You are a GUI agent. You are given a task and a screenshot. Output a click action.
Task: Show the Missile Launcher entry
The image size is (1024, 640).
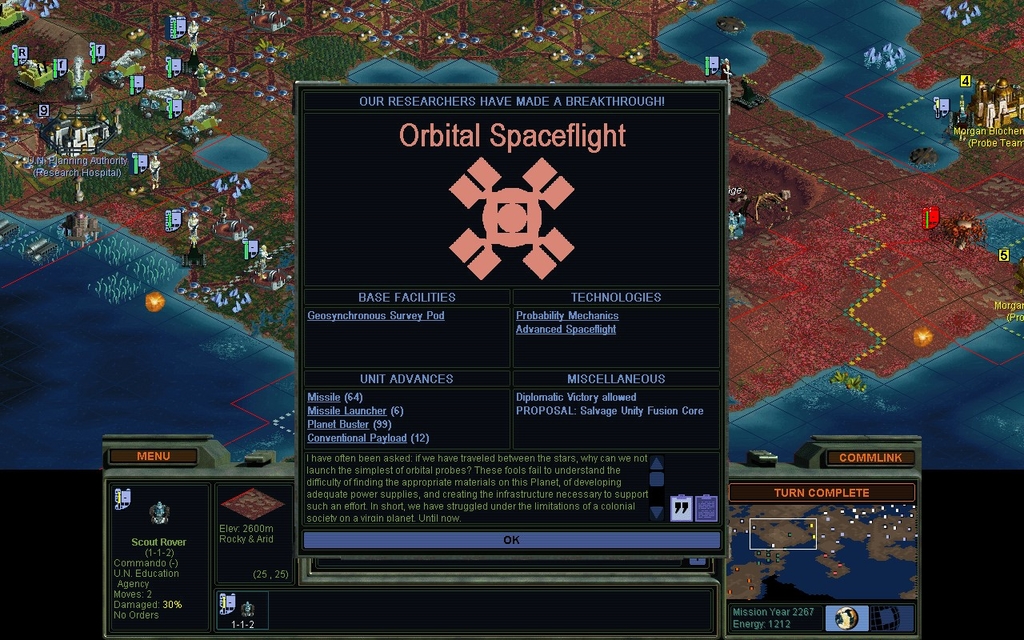click(x=347, y=411)
